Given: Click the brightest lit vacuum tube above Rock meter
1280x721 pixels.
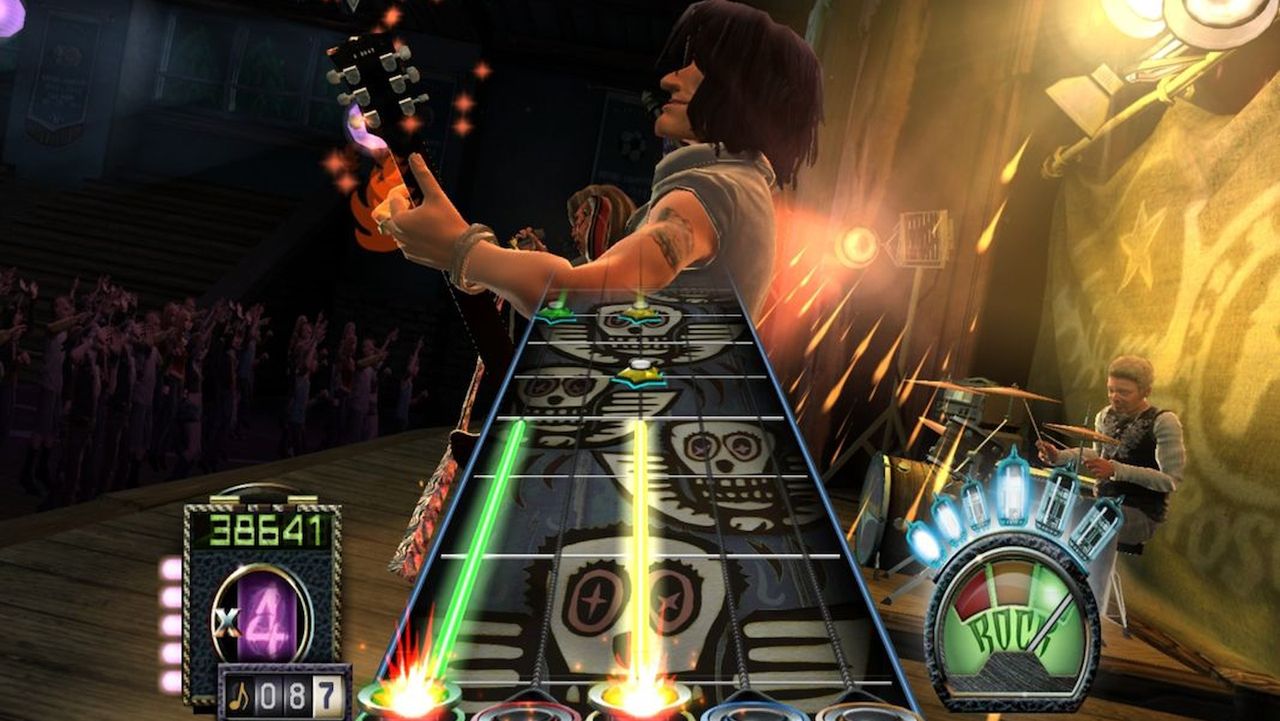Looking at the screenshot, I should pyautogui.click(x=1012, y=495).
